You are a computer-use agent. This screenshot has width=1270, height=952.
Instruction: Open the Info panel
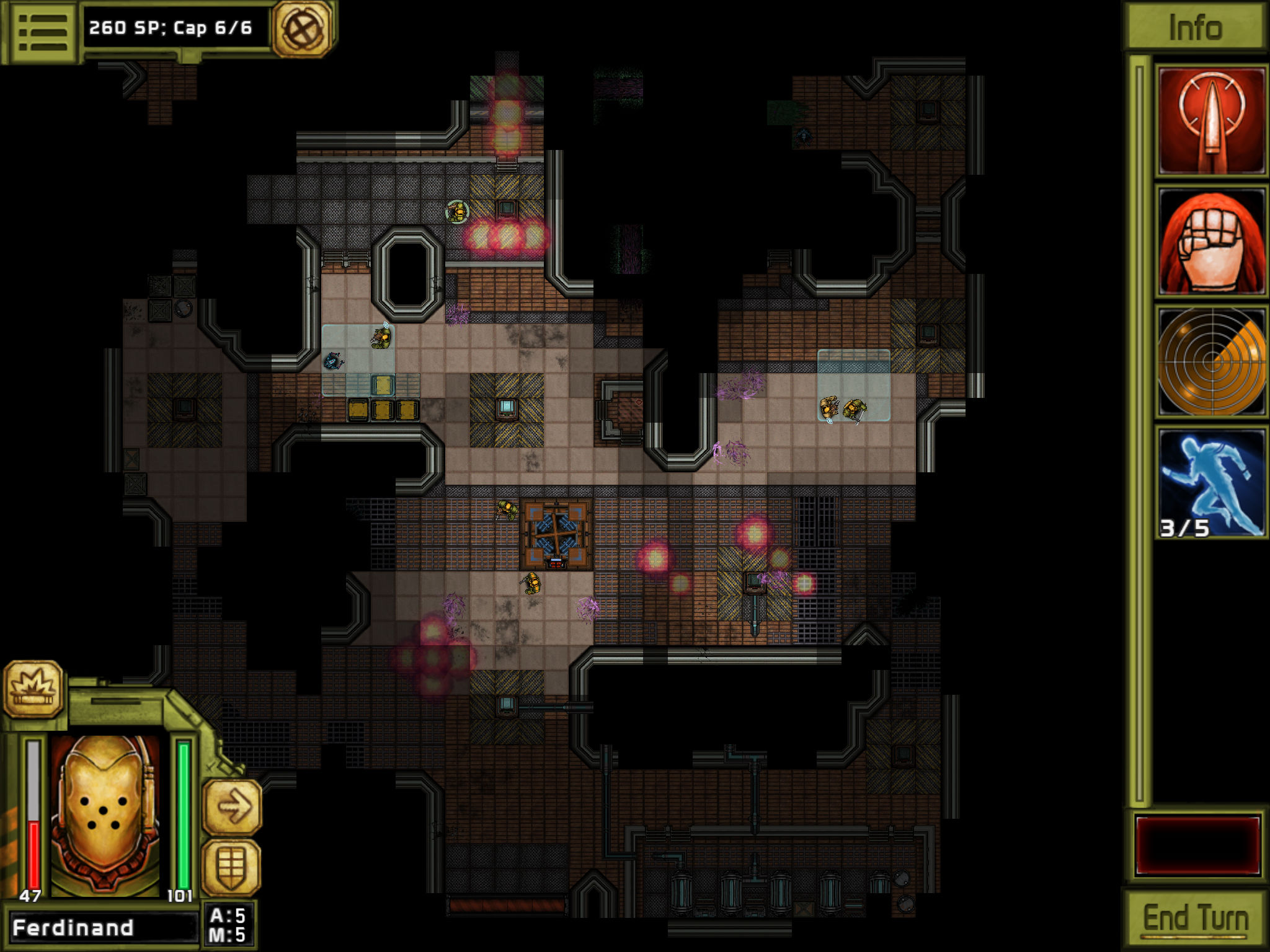click(x=1194, y=28)
